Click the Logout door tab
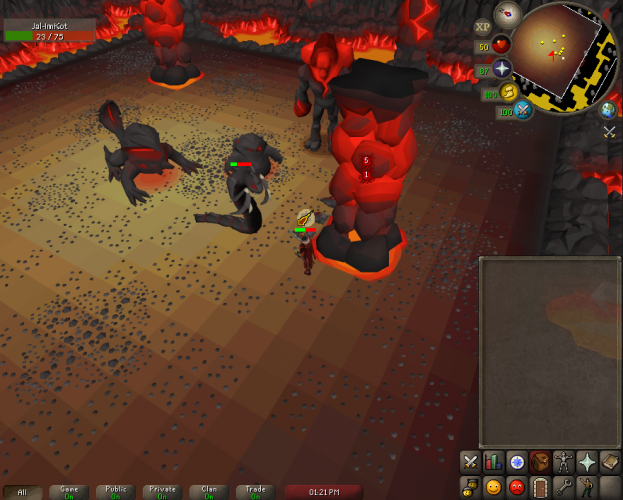The height and width of the screenshot is (500, 623). pos(539,487)
